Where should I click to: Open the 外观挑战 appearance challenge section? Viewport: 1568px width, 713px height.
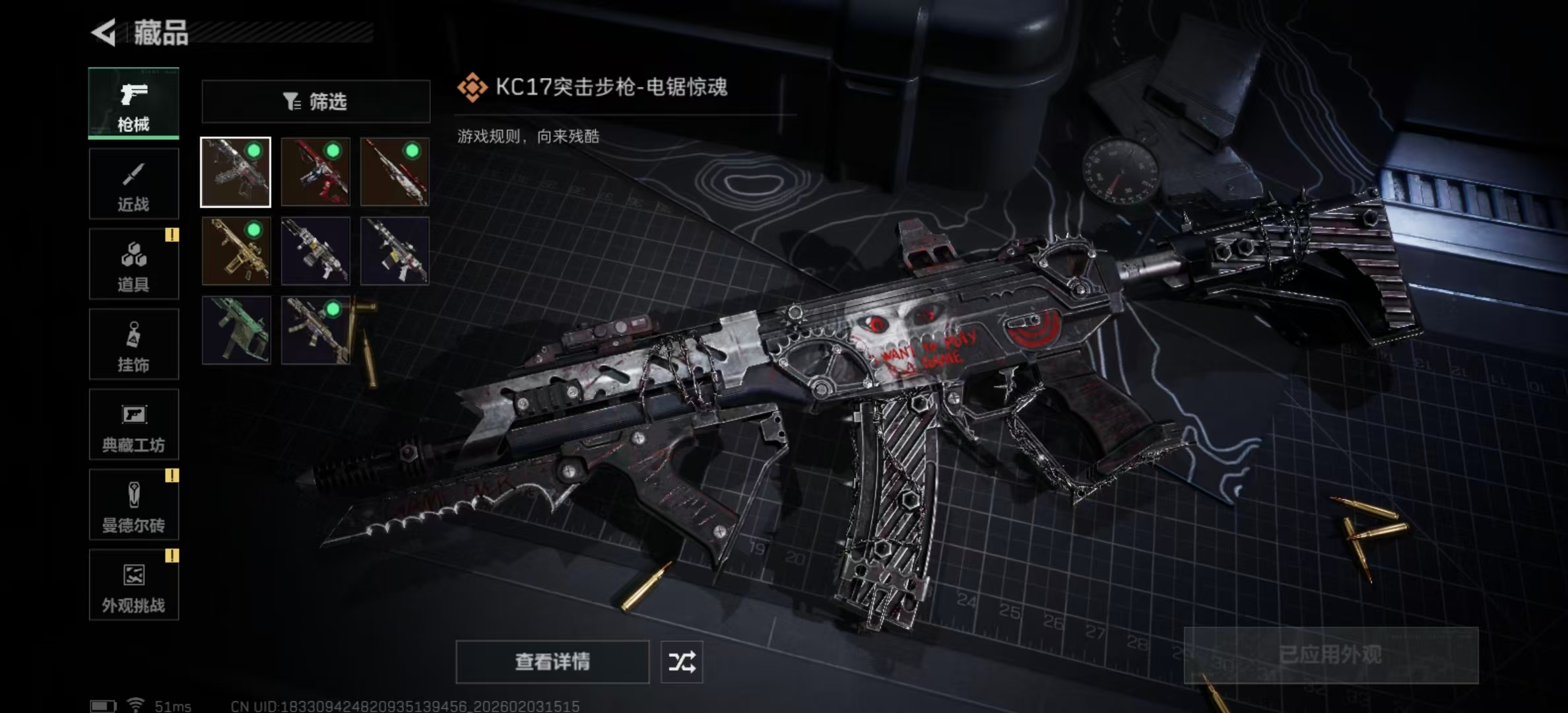(x=133, y=584)
